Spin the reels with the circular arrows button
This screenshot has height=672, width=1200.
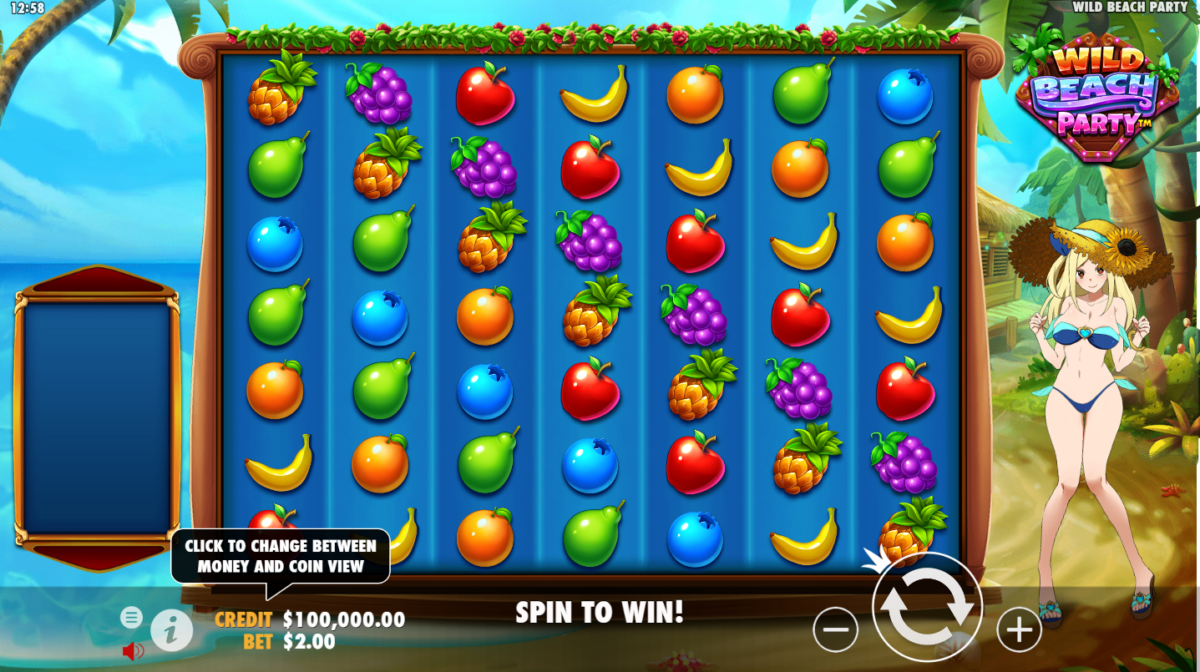pyautogui.click(x=927, y=607)
